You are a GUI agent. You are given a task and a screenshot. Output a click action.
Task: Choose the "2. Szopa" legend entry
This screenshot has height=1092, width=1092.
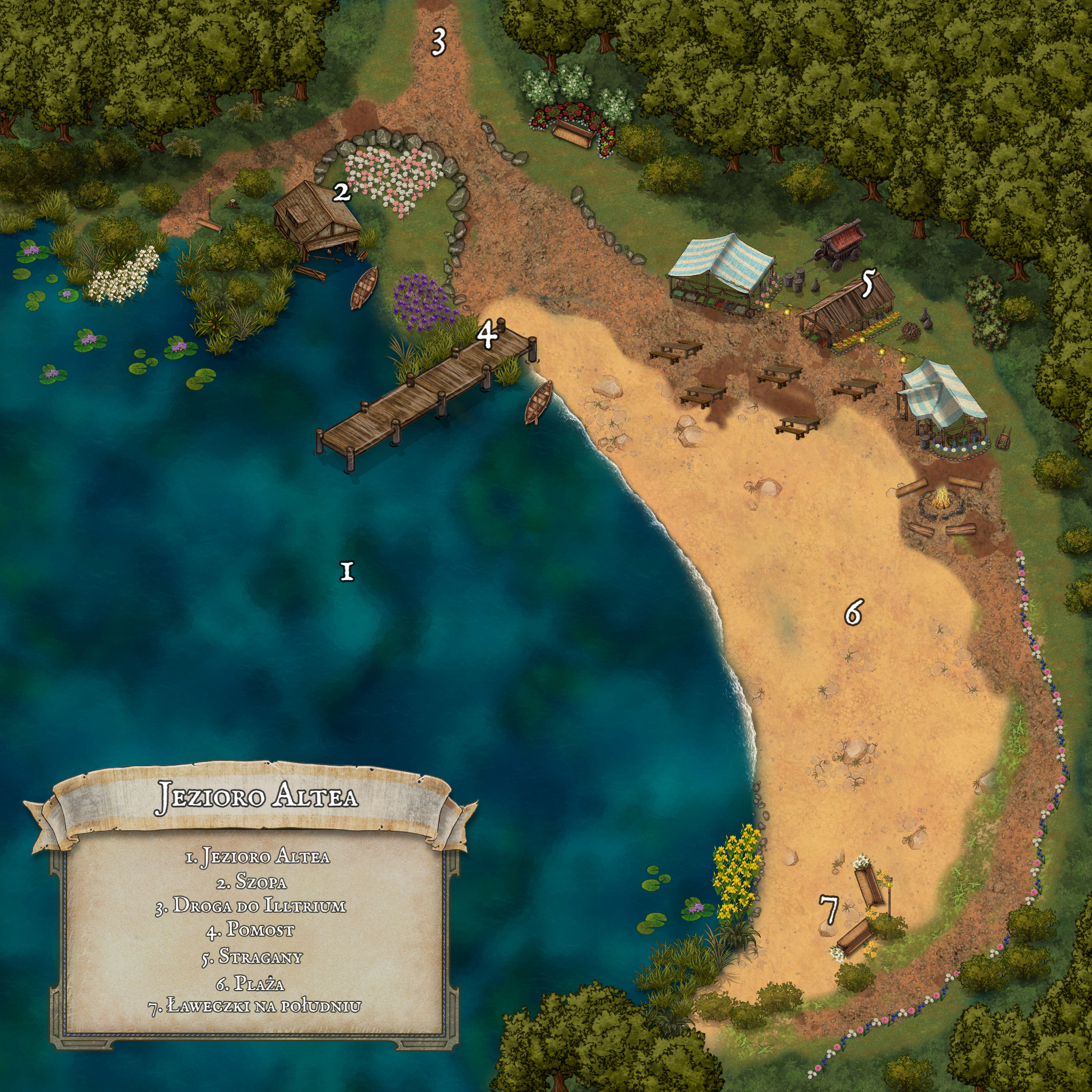pos(252,881)
